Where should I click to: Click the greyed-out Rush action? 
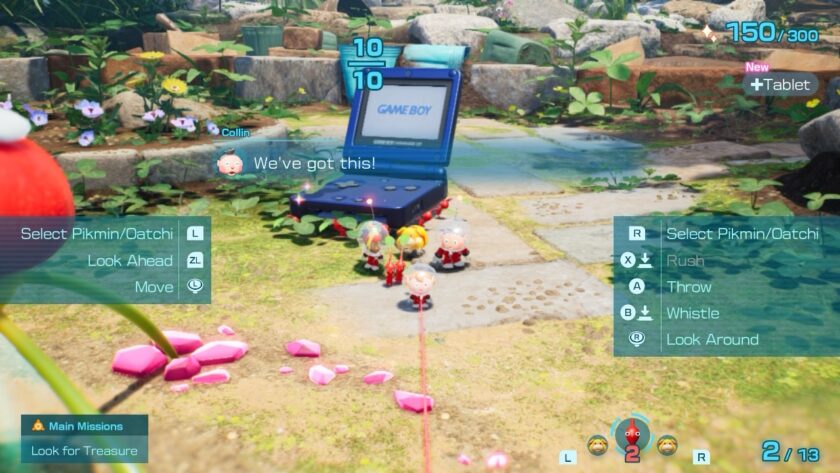coord(684,260)
